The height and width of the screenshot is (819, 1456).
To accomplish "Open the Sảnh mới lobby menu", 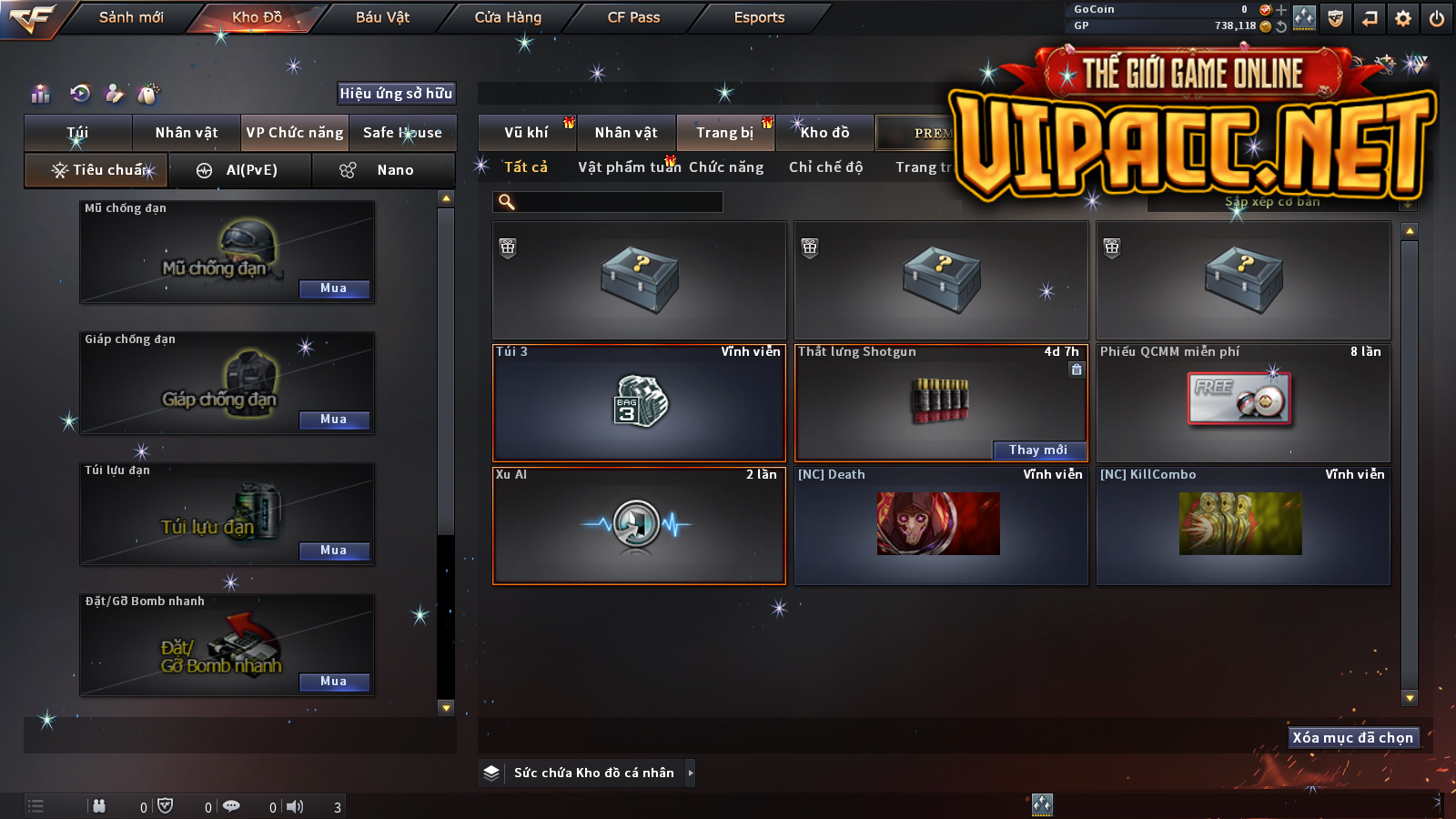I will point(131,17).
